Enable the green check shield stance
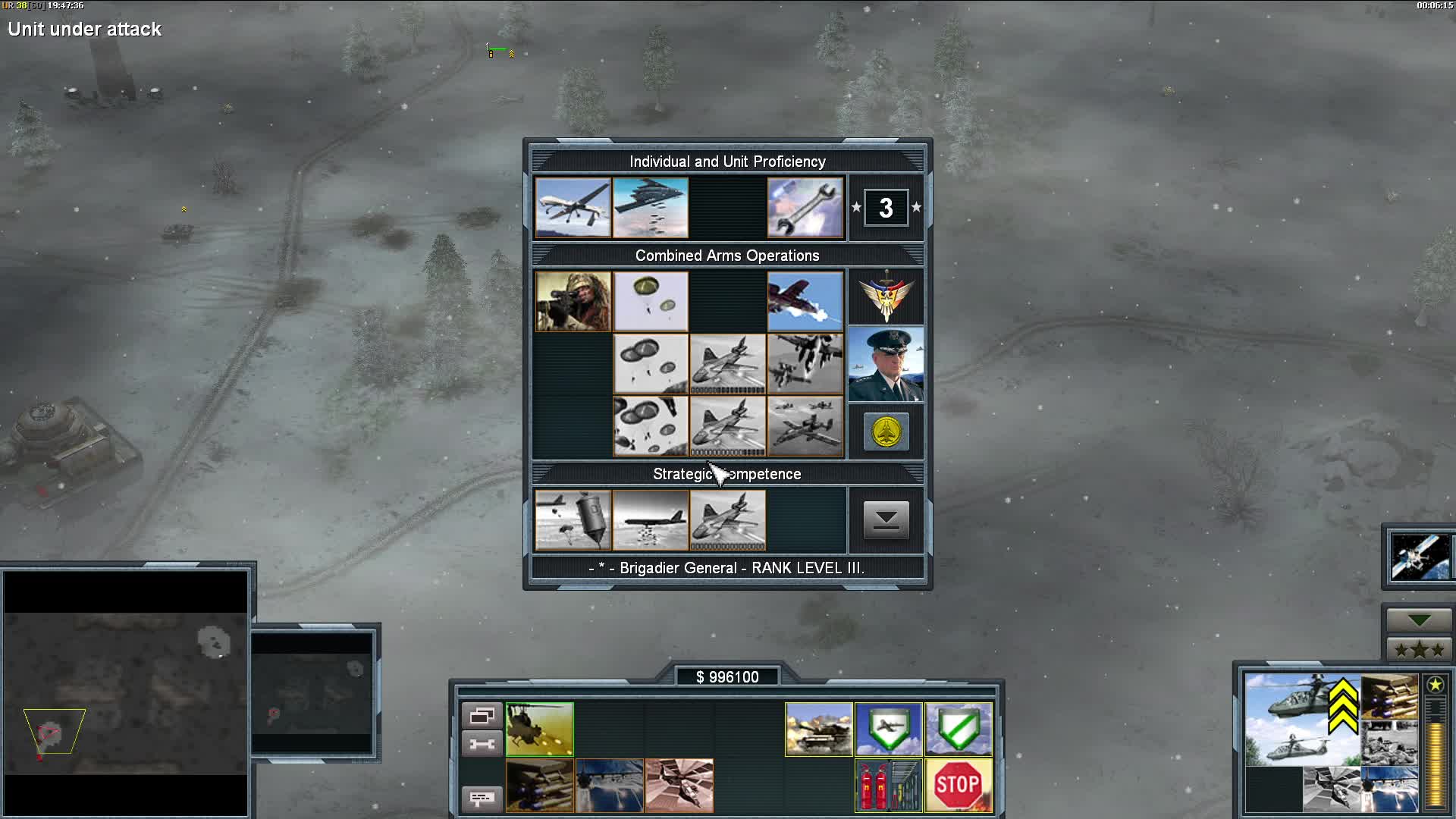 [x=959, y=730]
